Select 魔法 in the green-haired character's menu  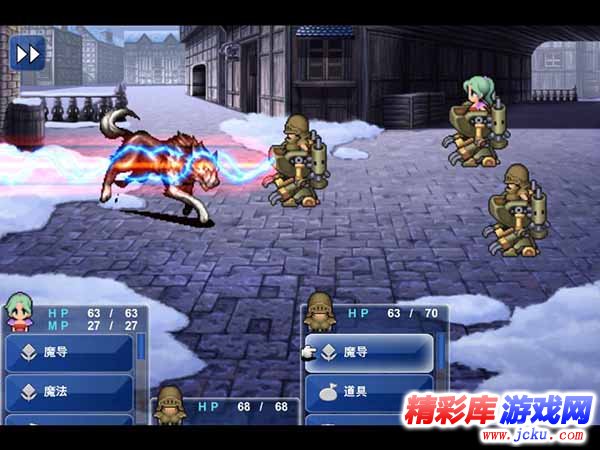(69, 393)
